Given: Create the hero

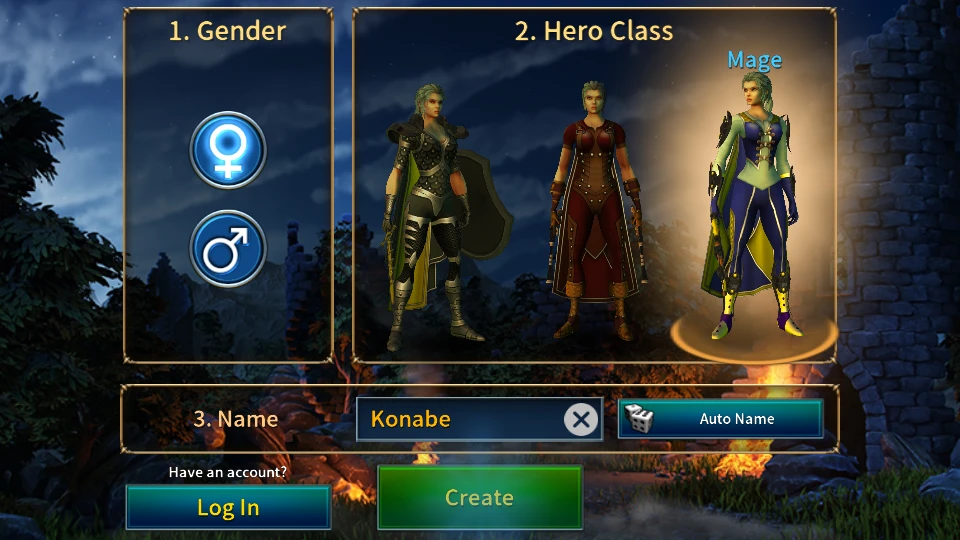Looking at the screenshot, I should coord(479,497).
